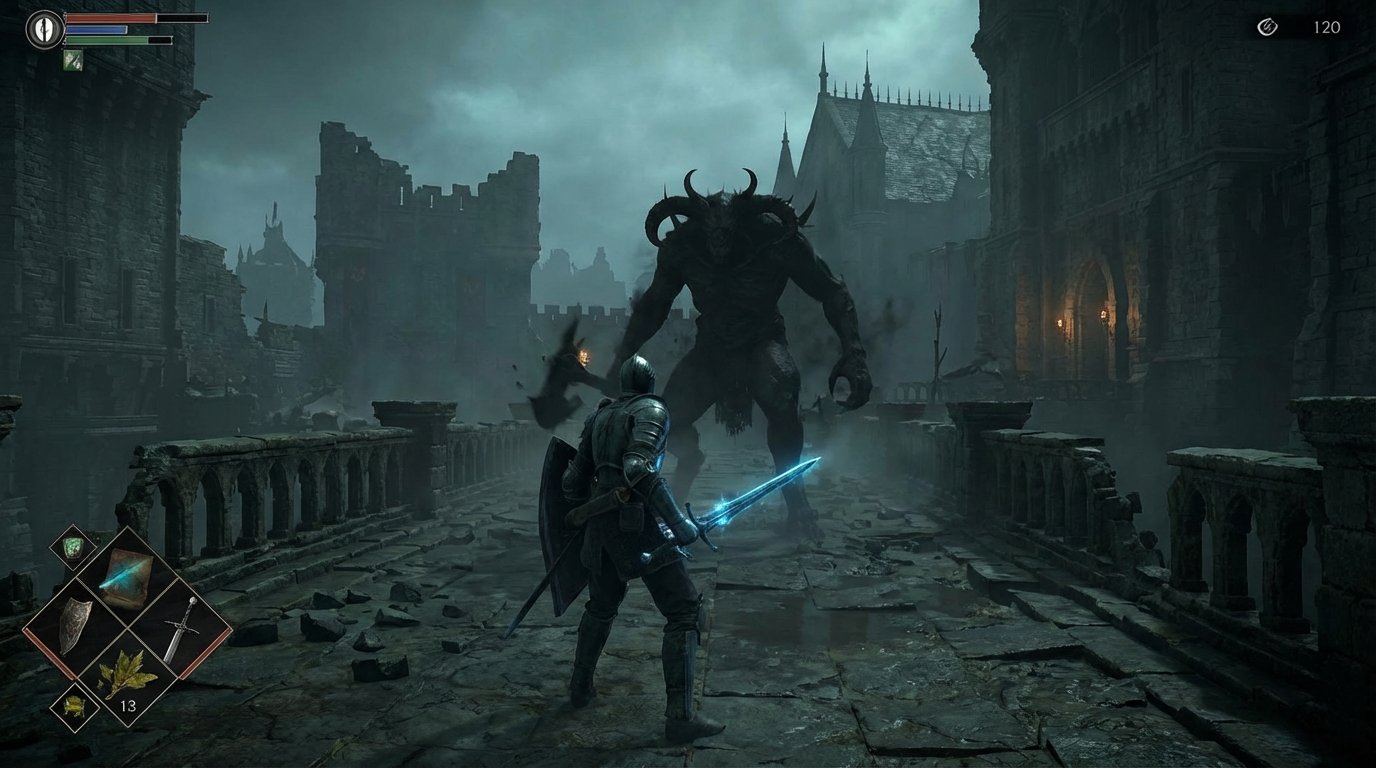The height and width of the screenshot is (768, 1376).
Task: Select the yellow item below the grass slot
Action: click(74, 704)
